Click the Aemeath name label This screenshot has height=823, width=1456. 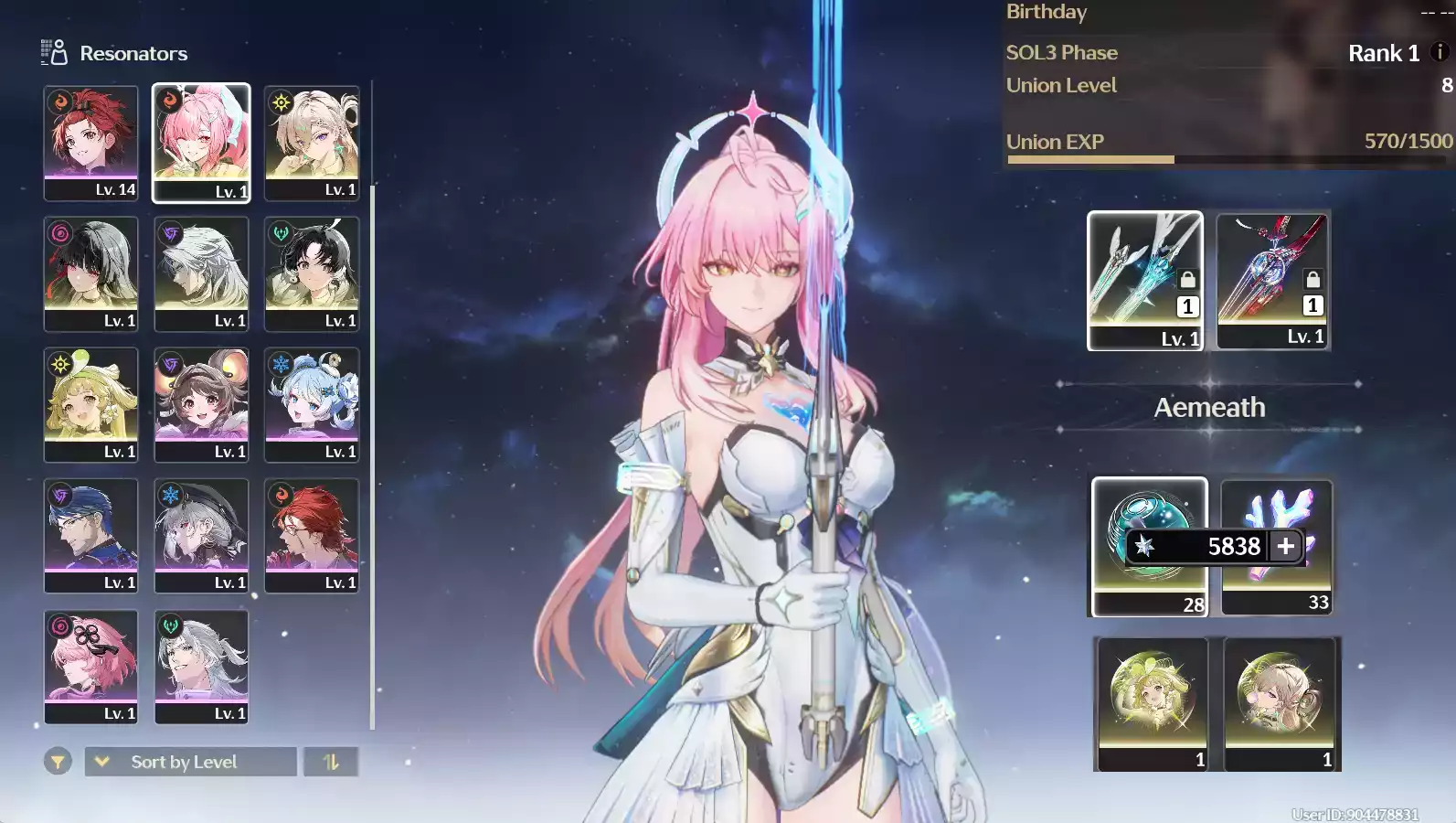[x=1208, y=407]
